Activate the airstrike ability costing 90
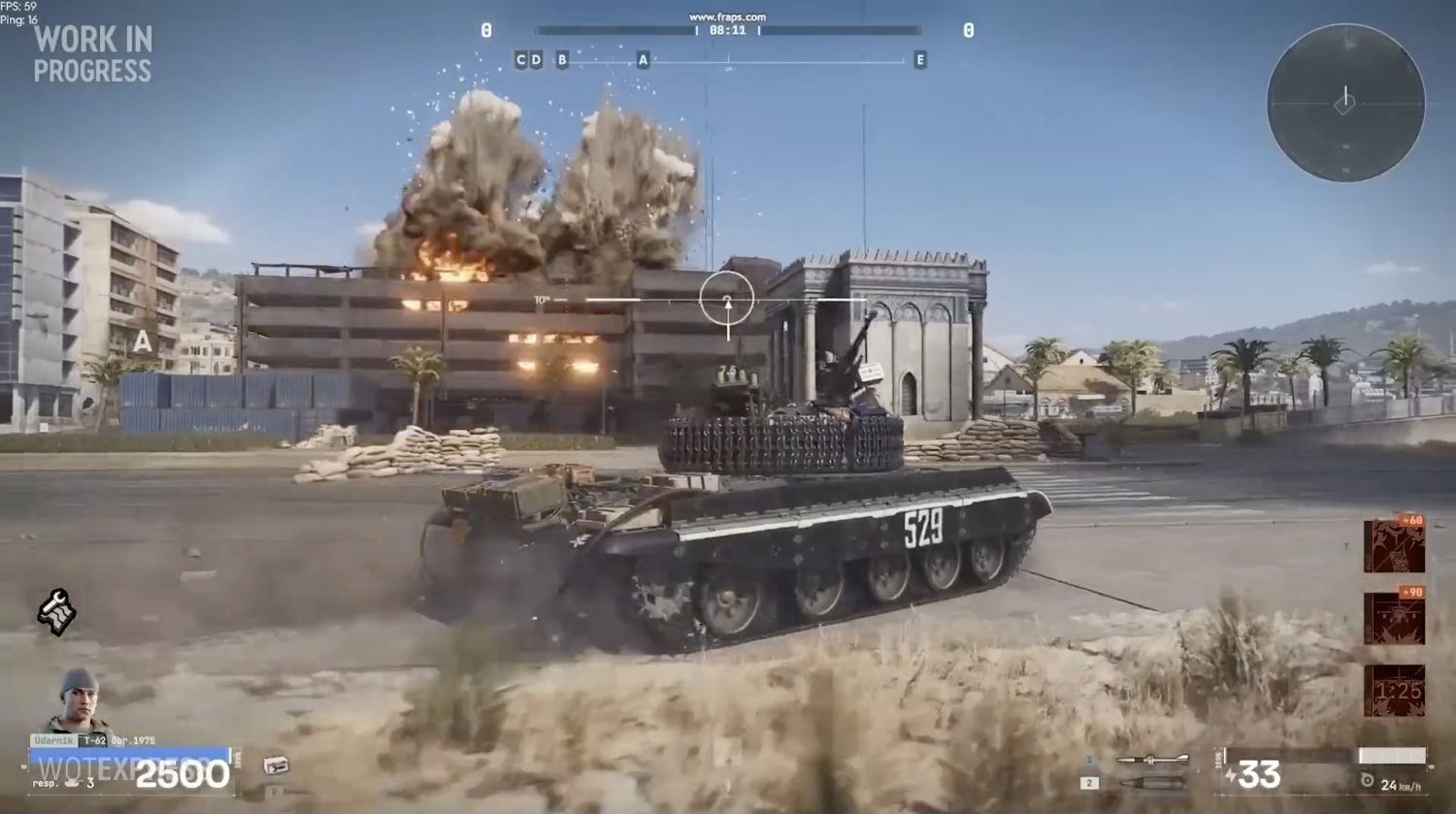Screen dimensions: 1456x814 click(1394, 617)
